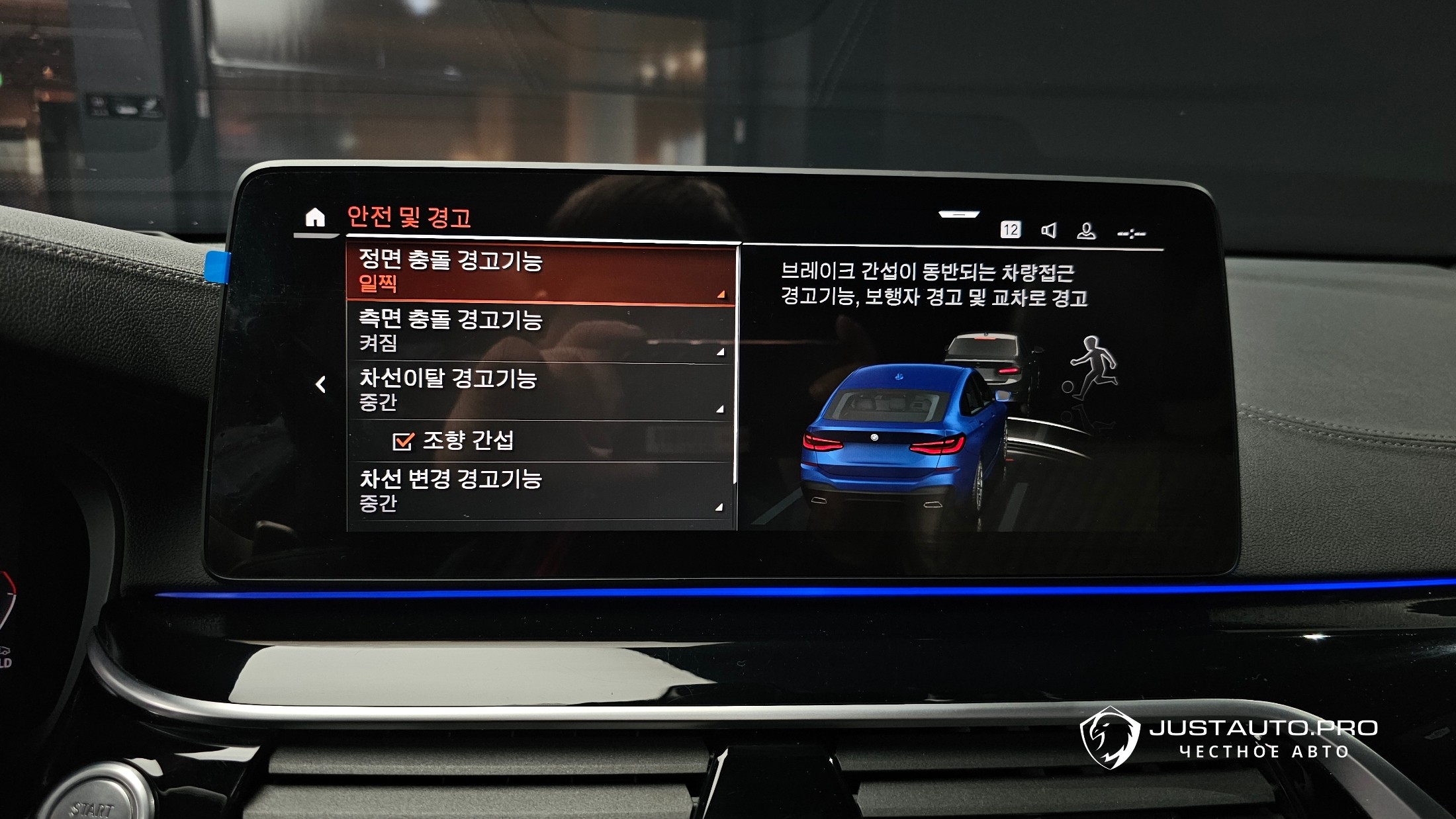
Task: Open the 차선 변경 경고기능 option
Action: pos(539,490)
